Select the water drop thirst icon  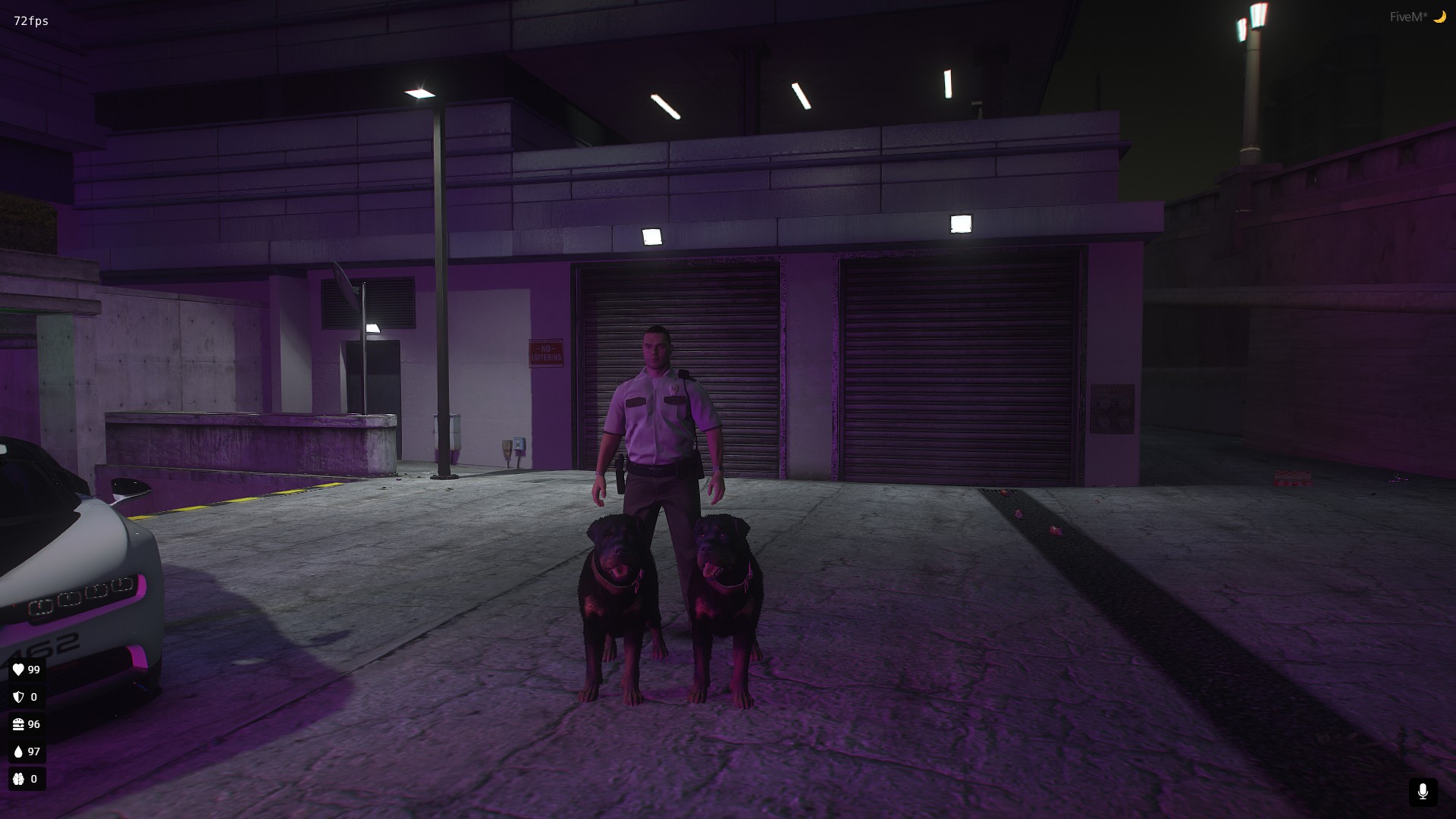pos(18,752)
